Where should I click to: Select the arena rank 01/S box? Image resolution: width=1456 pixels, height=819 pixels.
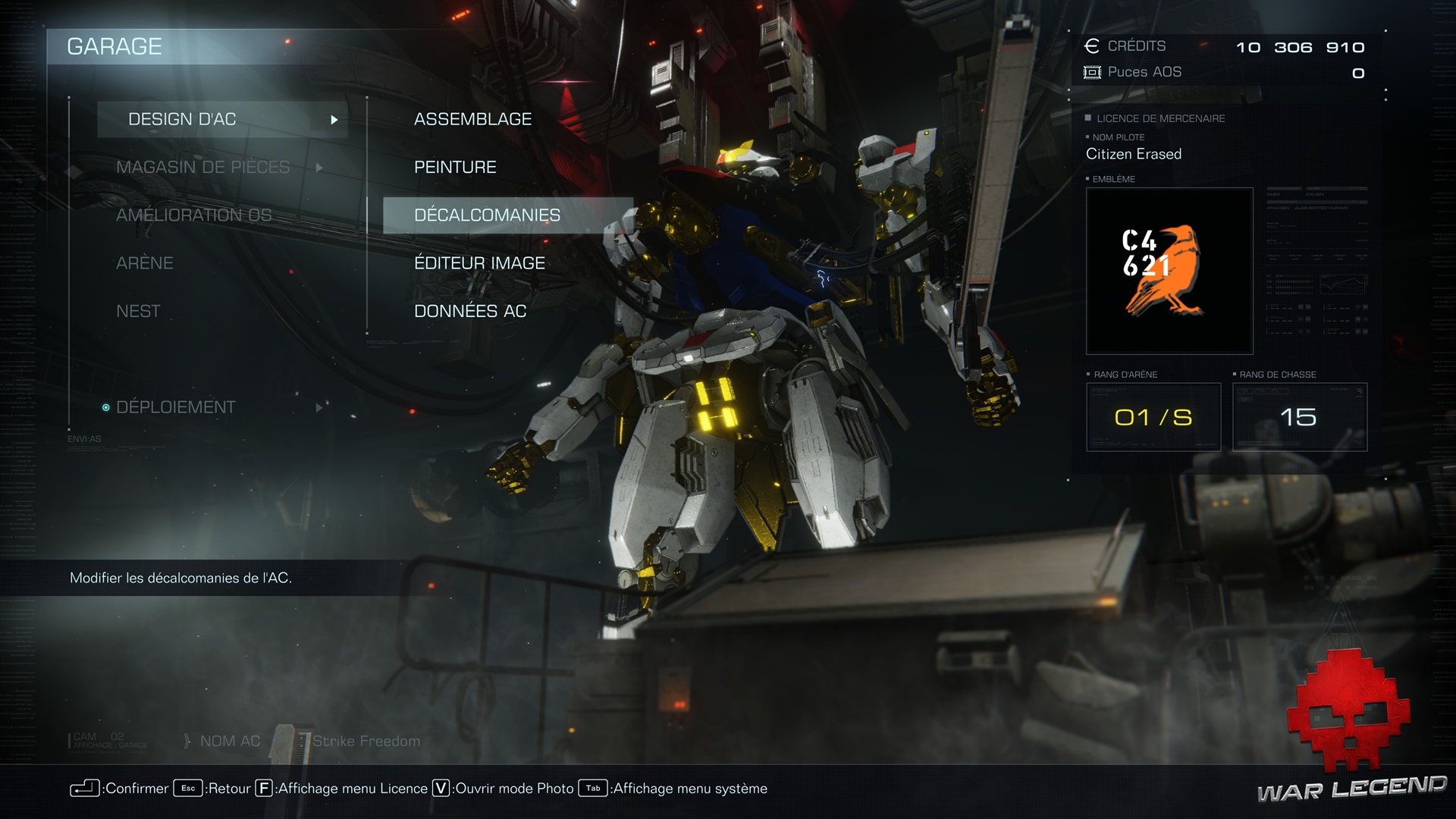click(x=1153, y=417)
